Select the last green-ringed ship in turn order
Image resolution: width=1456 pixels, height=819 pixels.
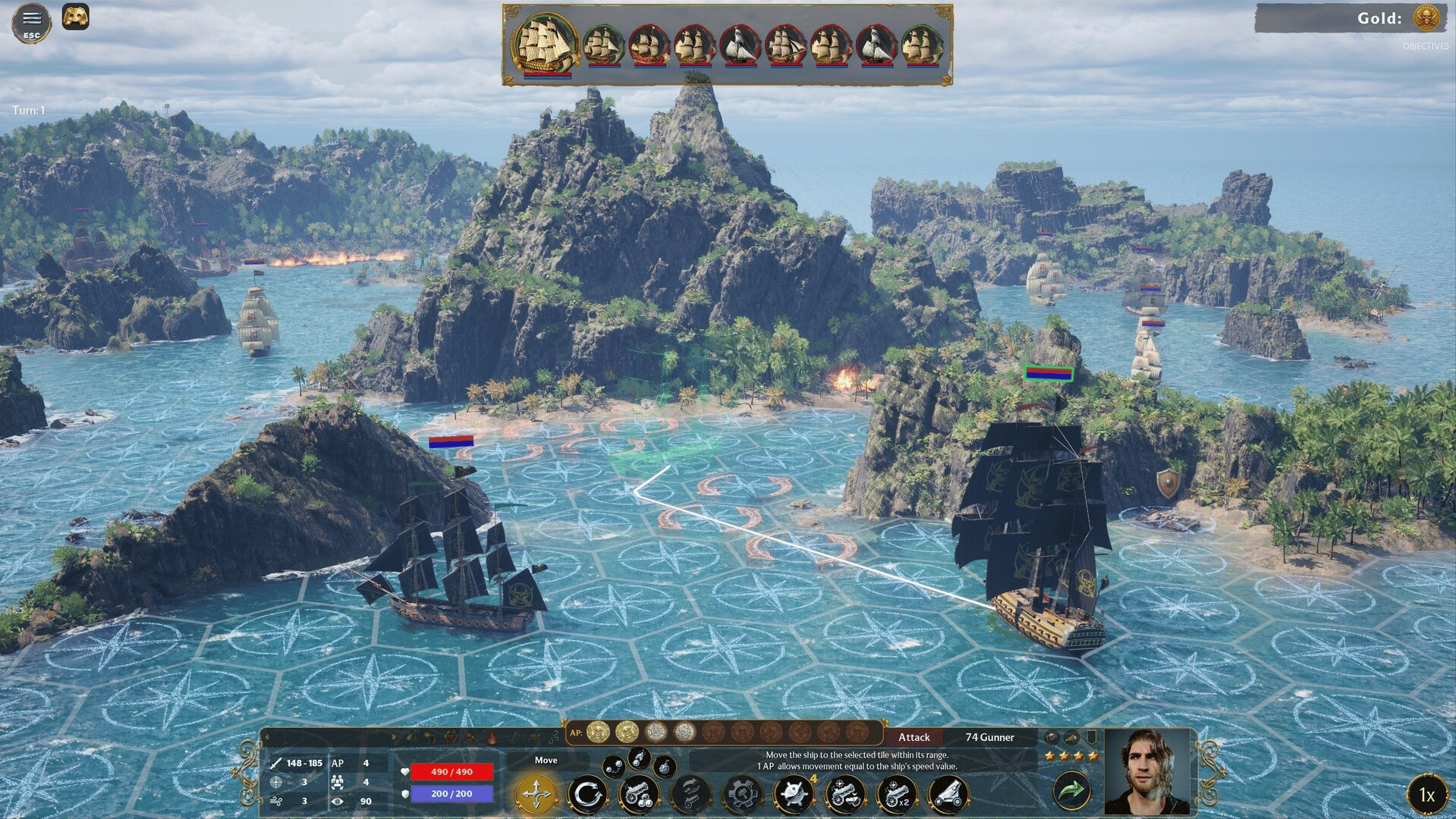920,45
